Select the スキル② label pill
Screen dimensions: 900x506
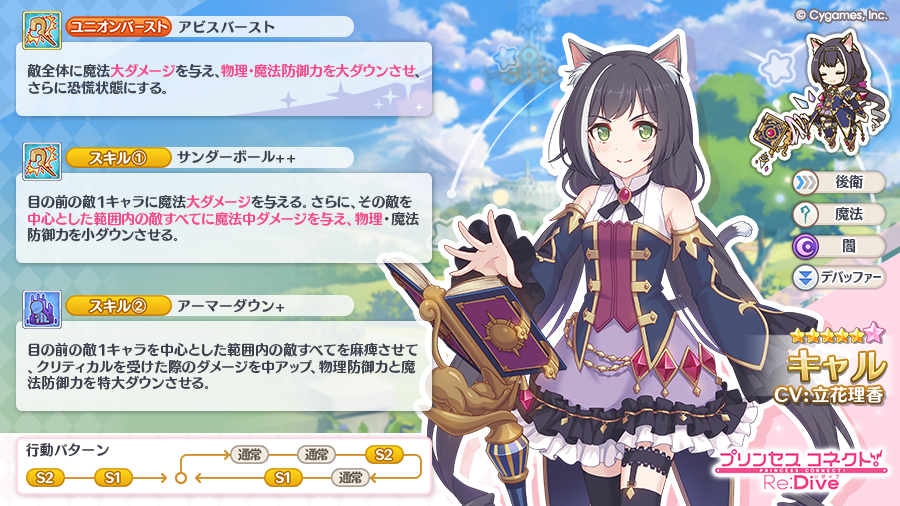119,306
